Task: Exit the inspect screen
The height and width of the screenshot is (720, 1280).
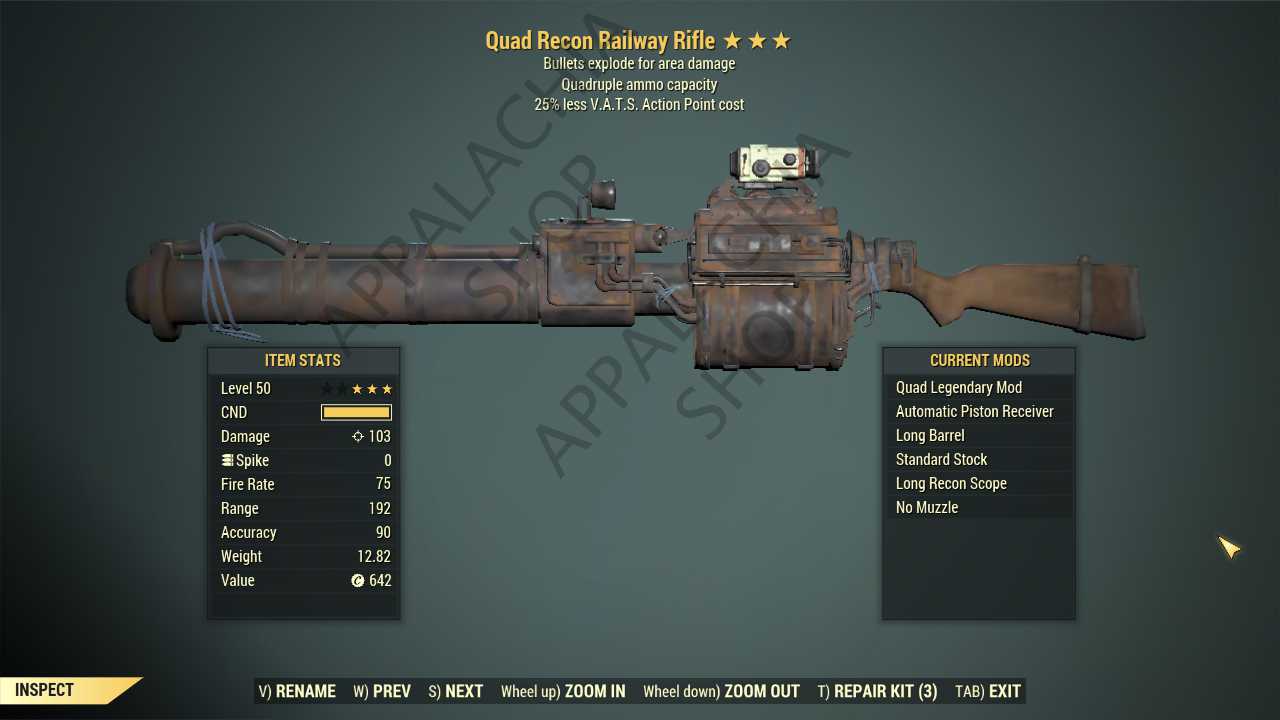Action: click(x=988, y=691)
